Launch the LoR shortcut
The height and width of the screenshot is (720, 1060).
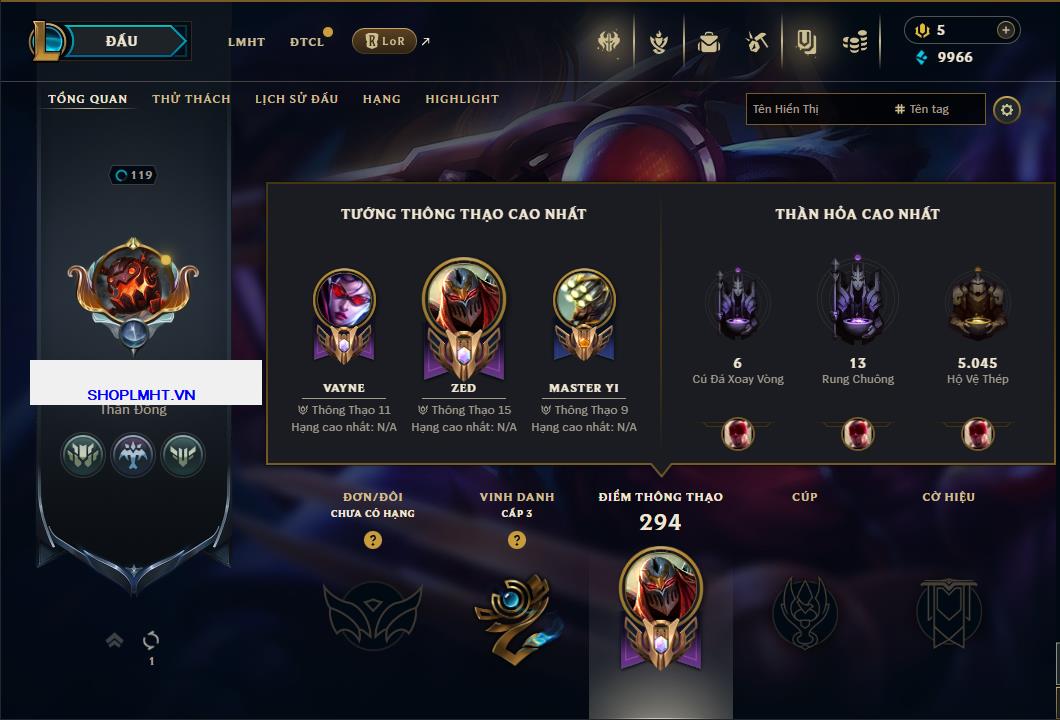tap(384, 41)
